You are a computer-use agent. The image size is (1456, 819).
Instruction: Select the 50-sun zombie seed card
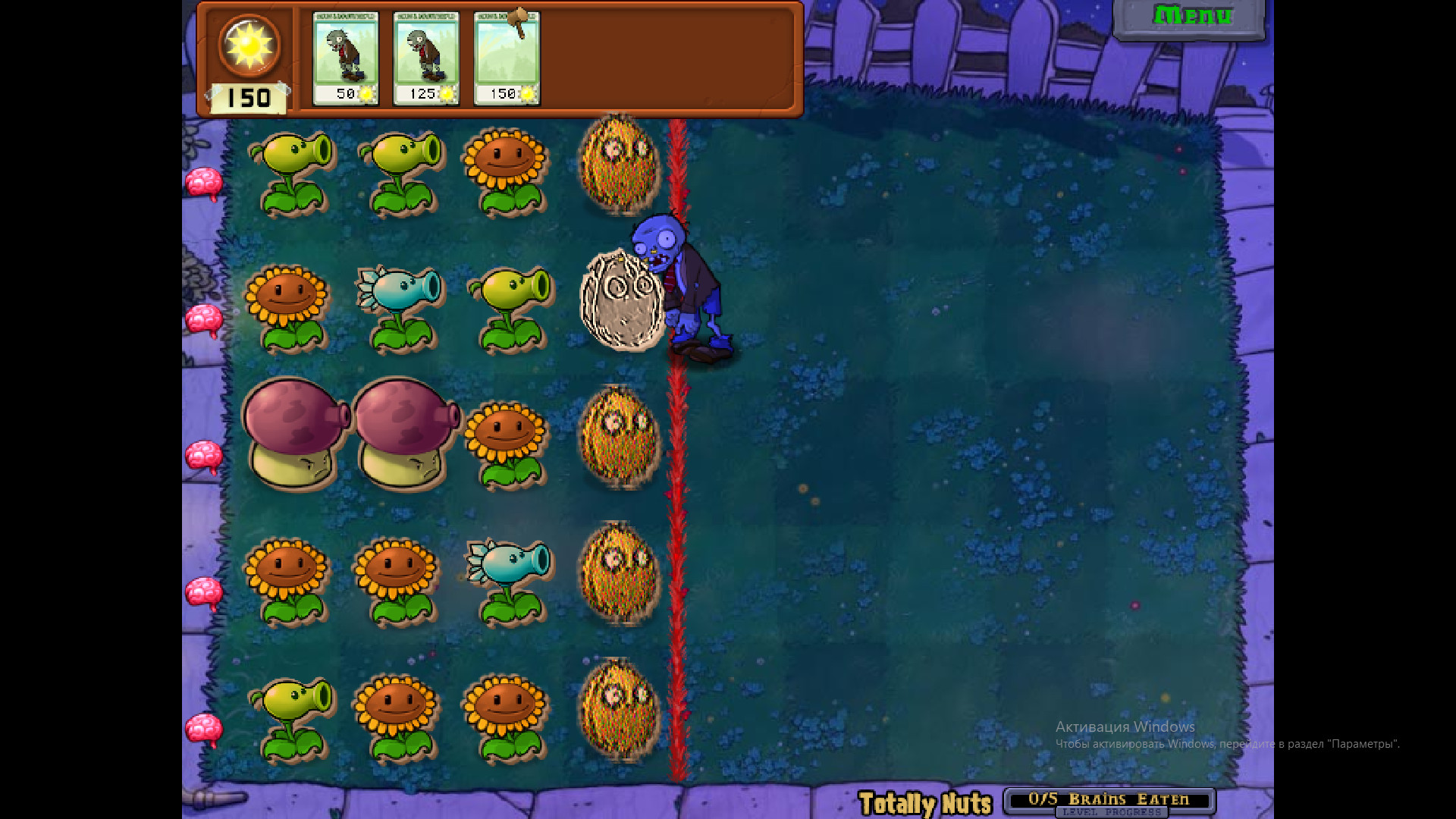point(347,57)
